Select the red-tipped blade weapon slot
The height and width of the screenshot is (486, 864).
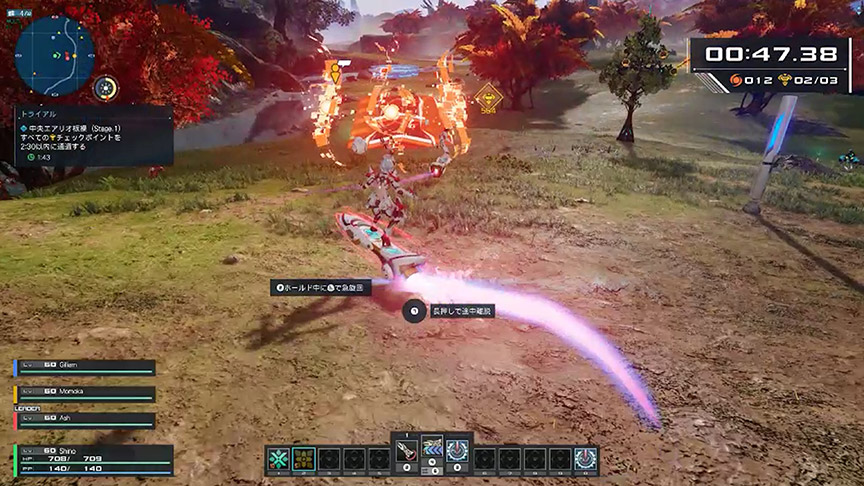point(408,452)
